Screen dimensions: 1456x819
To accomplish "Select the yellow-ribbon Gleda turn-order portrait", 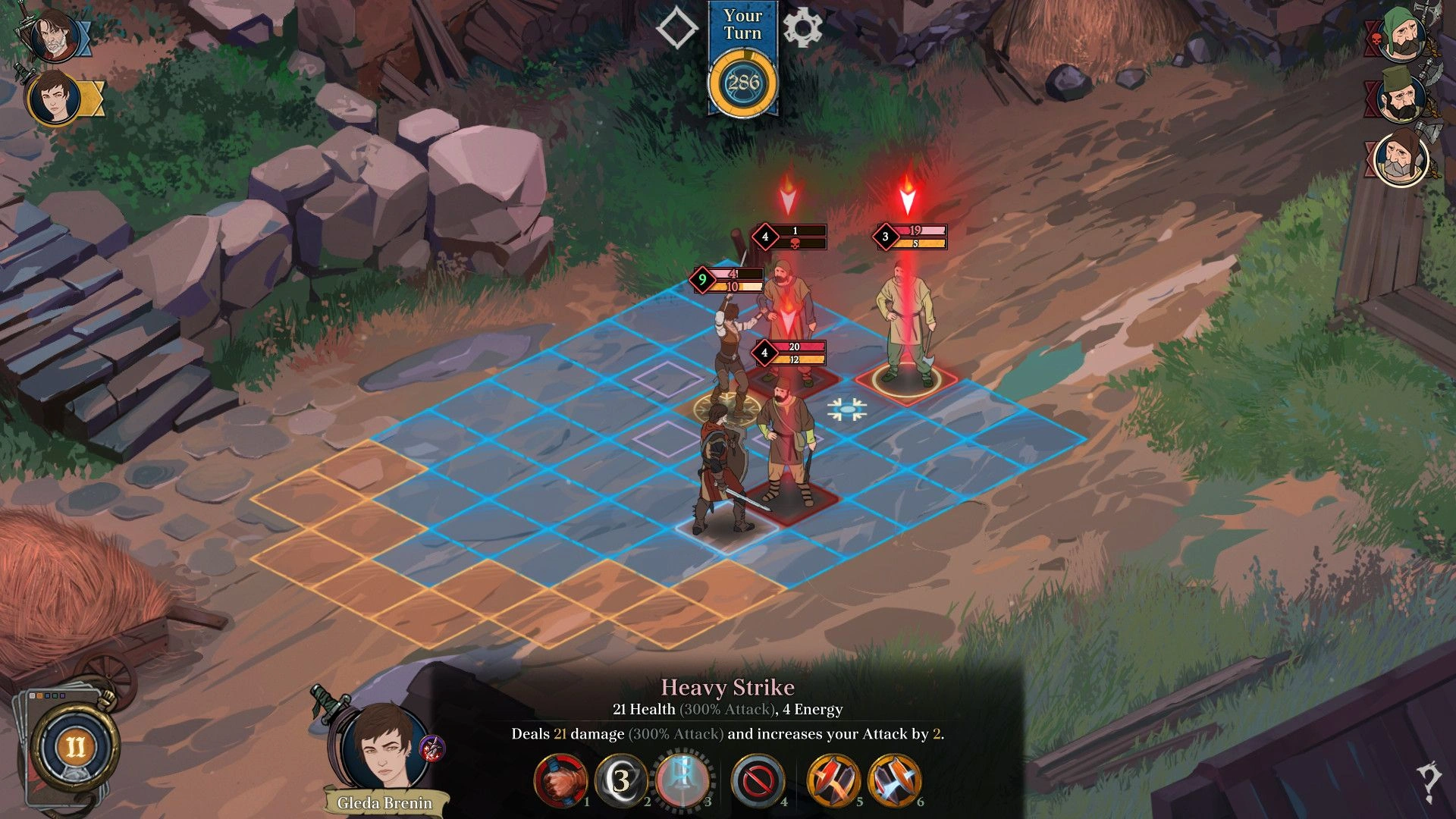I will [55, 99].
